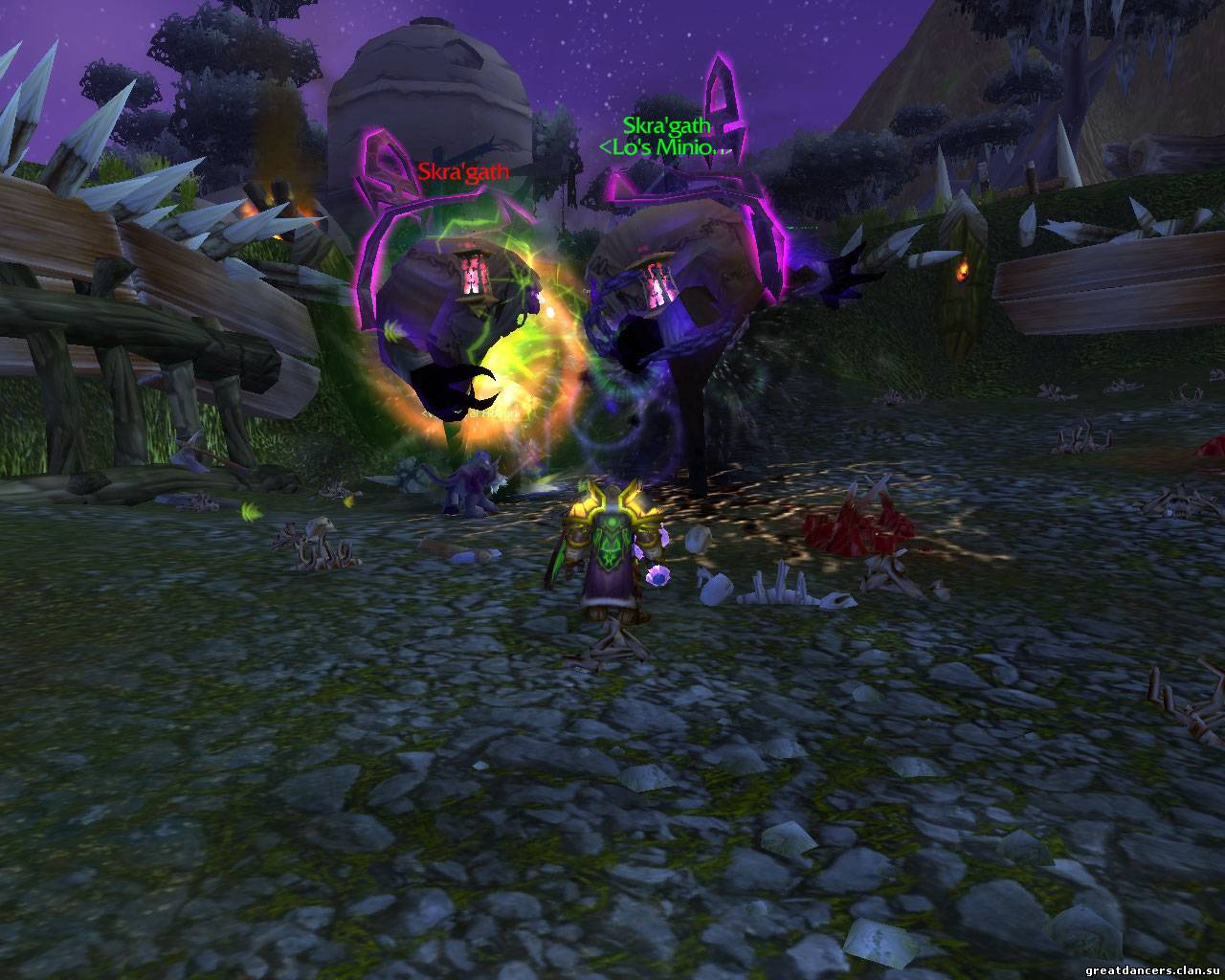The width and height of the screenshot is (1225, 980).
Task: Target the red Skra'gath enemy name label
Action: tap(463, 173)
